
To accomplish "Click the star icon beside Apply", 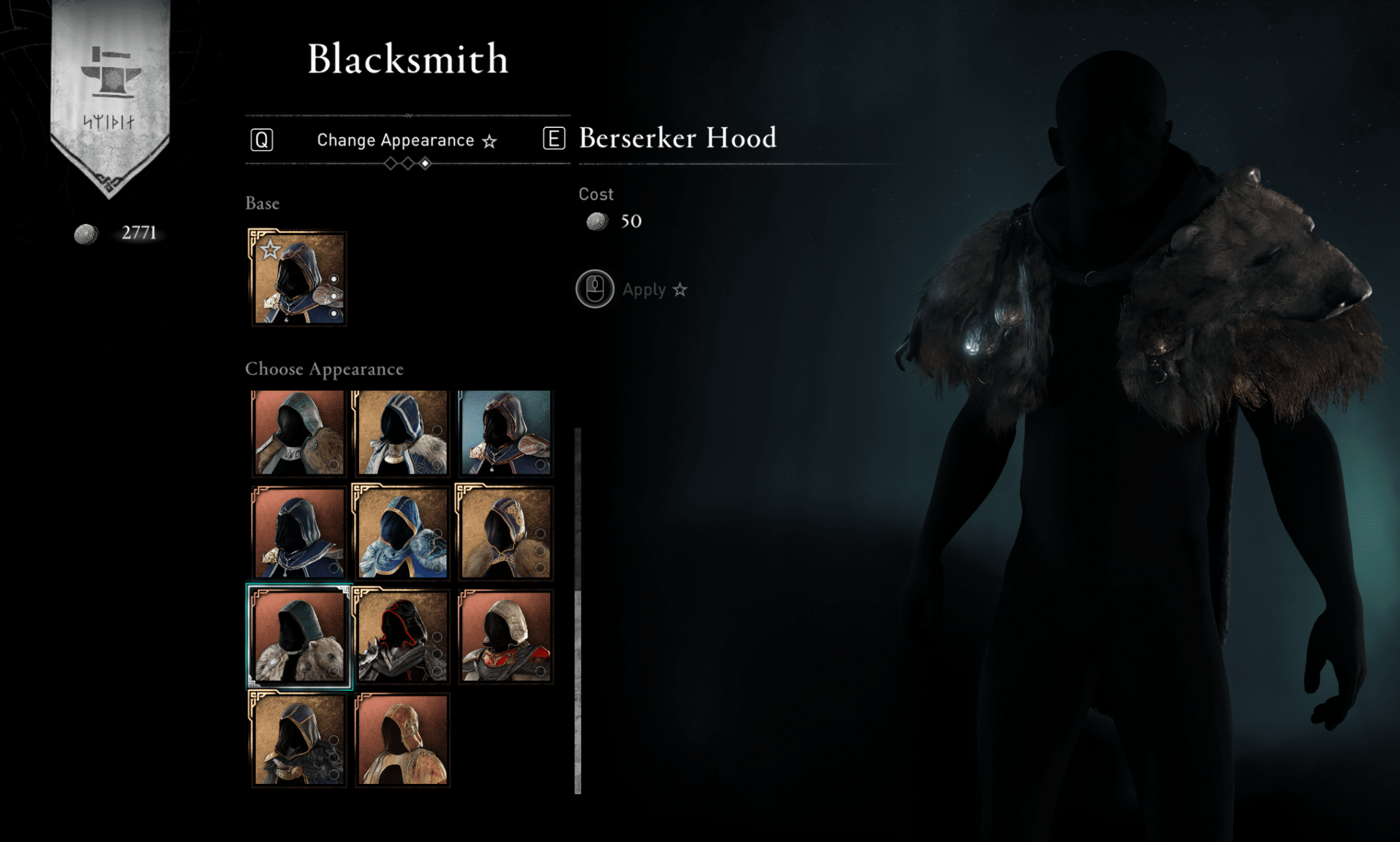I will point(679,290).
